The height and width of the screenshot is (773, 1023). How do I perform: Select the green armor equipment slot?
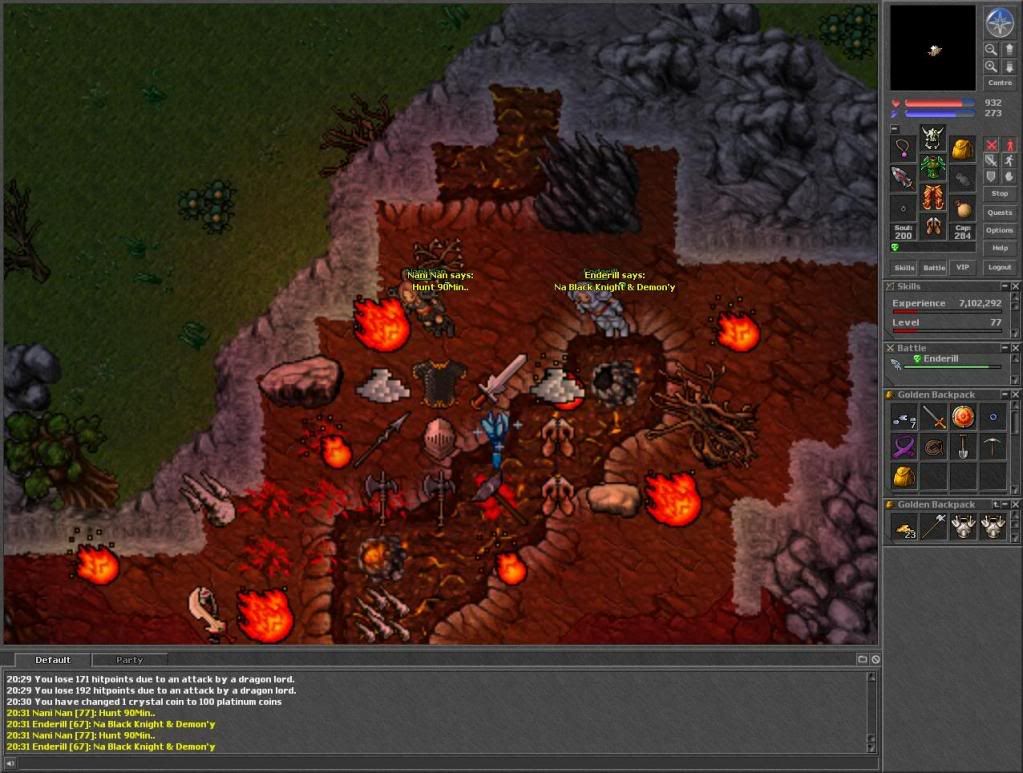click(932, 166)
